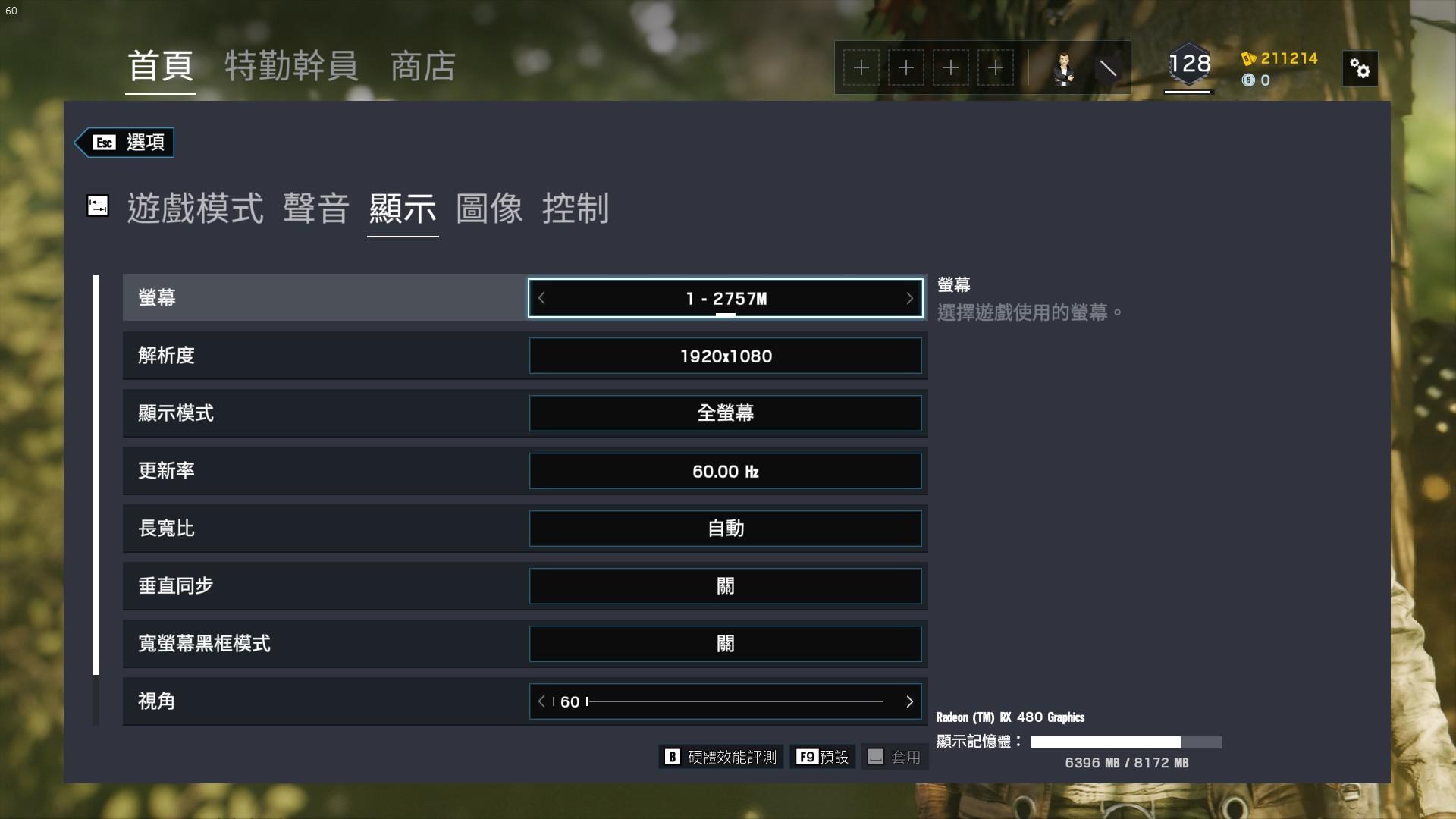Switch to the 圖像 settings tab
1456x819 pixels.
490,211
